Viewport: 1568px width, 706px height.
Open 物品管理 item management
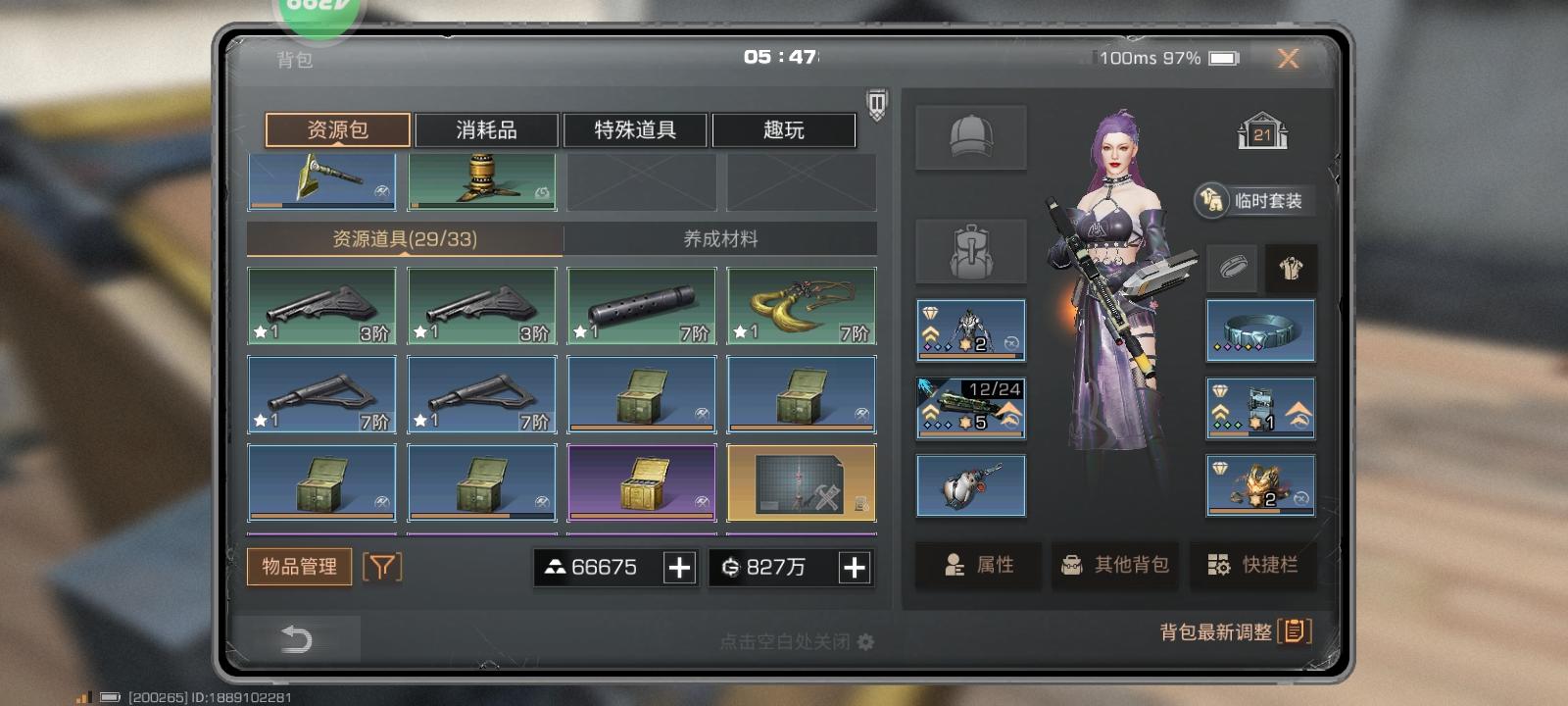tap(299, 567)
